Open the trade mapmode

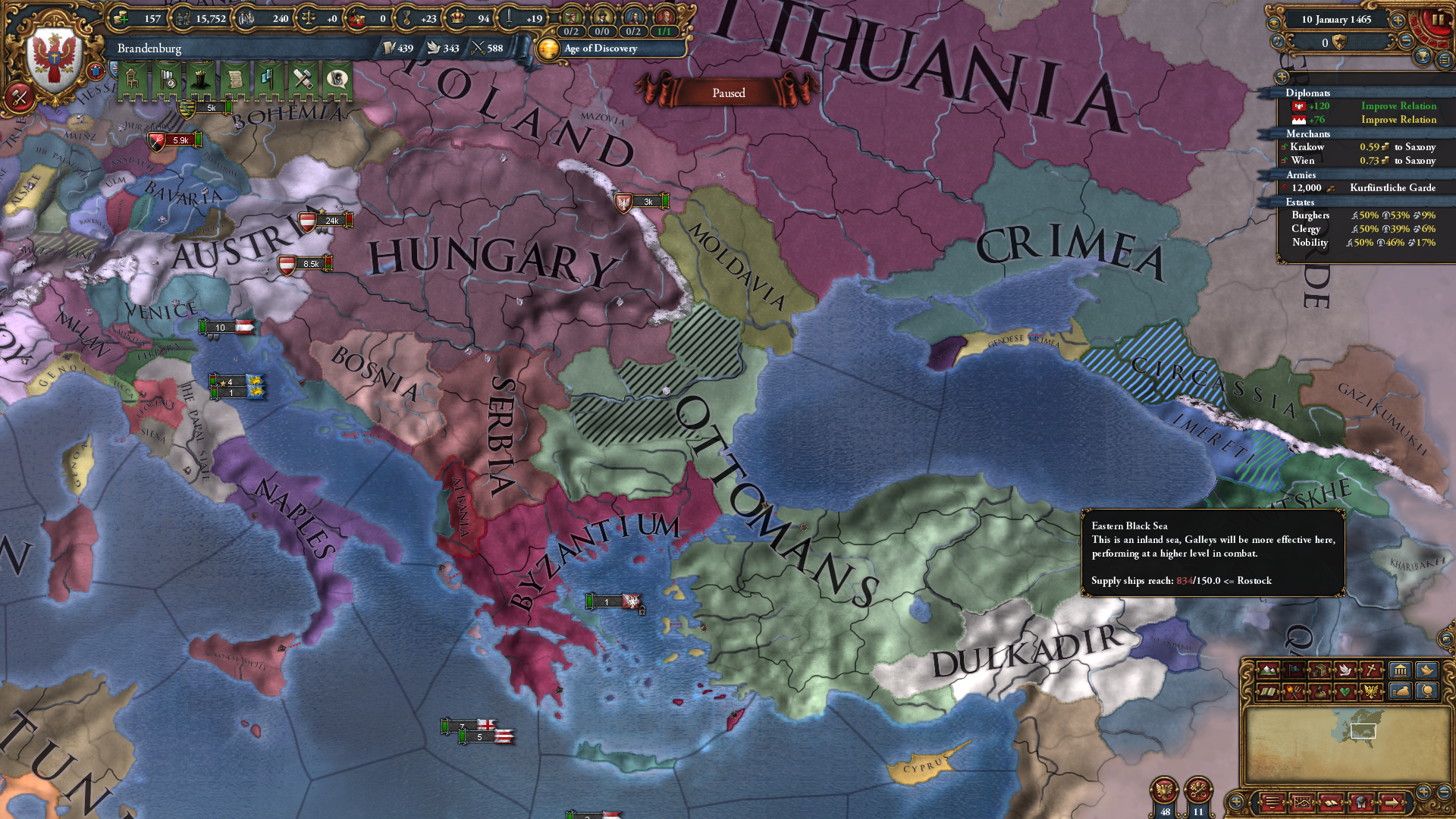[x=1319, y=670]
